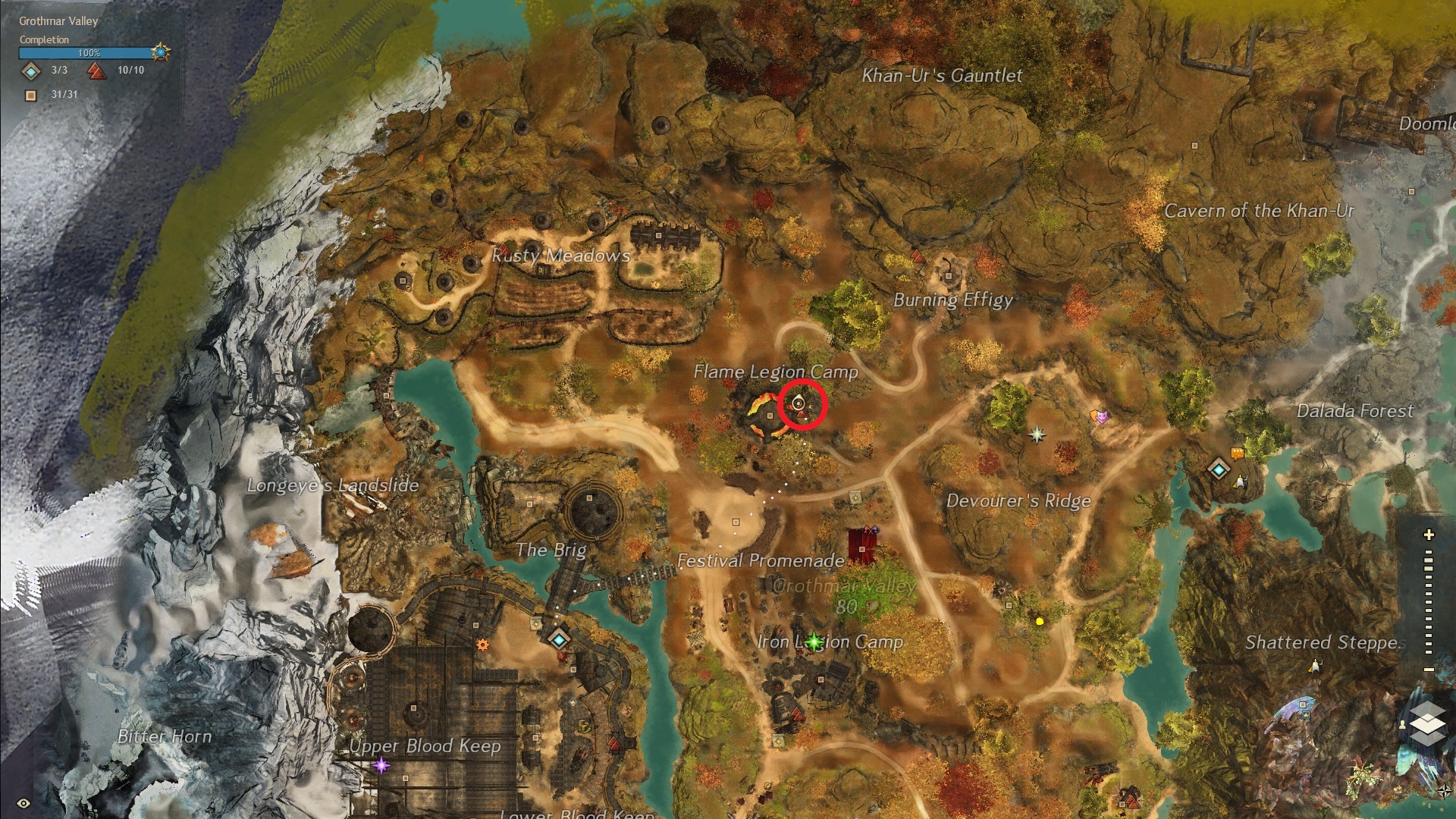
Task: Click the green star story marker
Action: (x=814, y=642)
